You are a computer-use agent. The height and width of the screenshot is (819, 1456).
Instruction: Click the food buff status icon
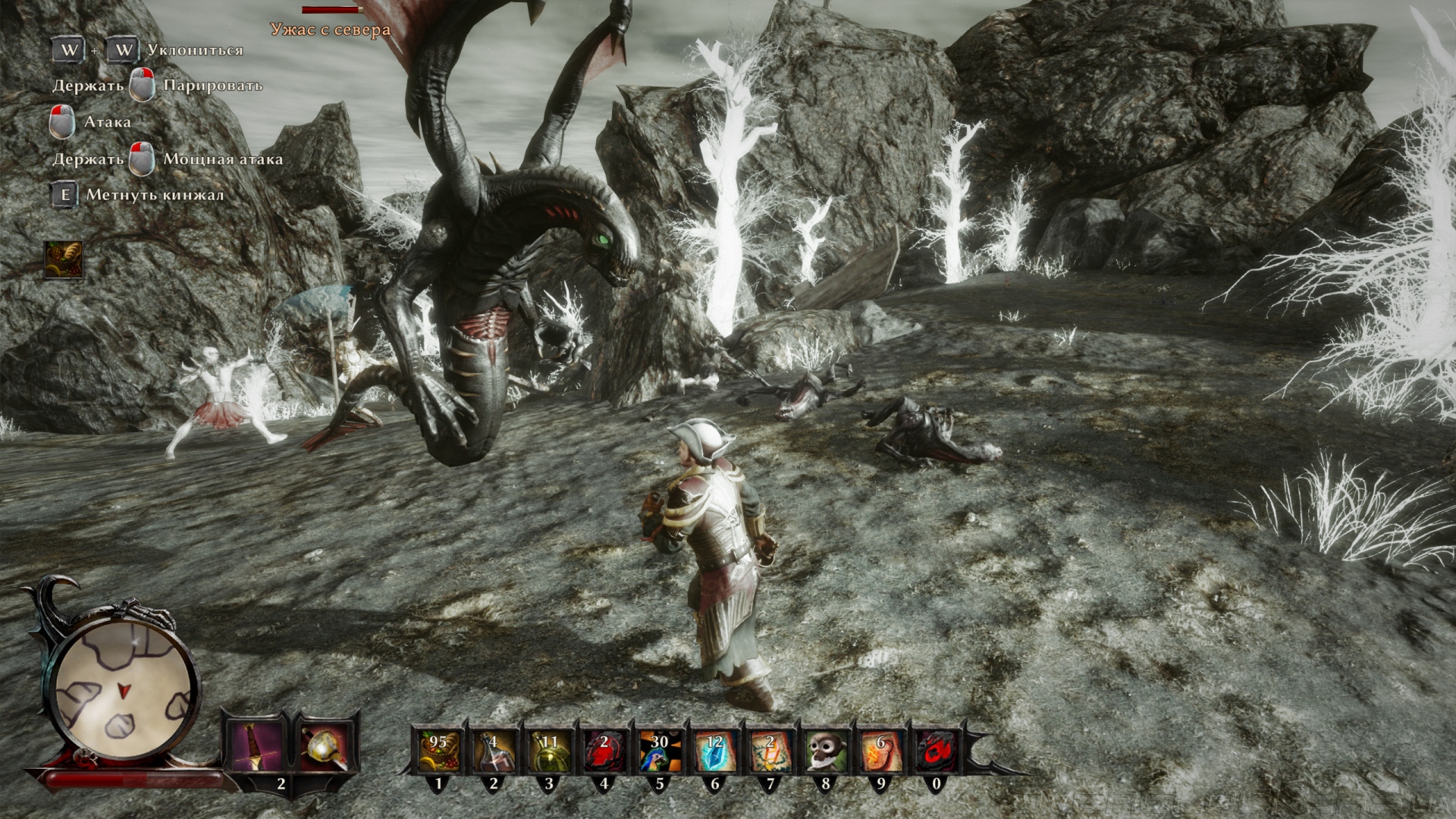(63, 260)
